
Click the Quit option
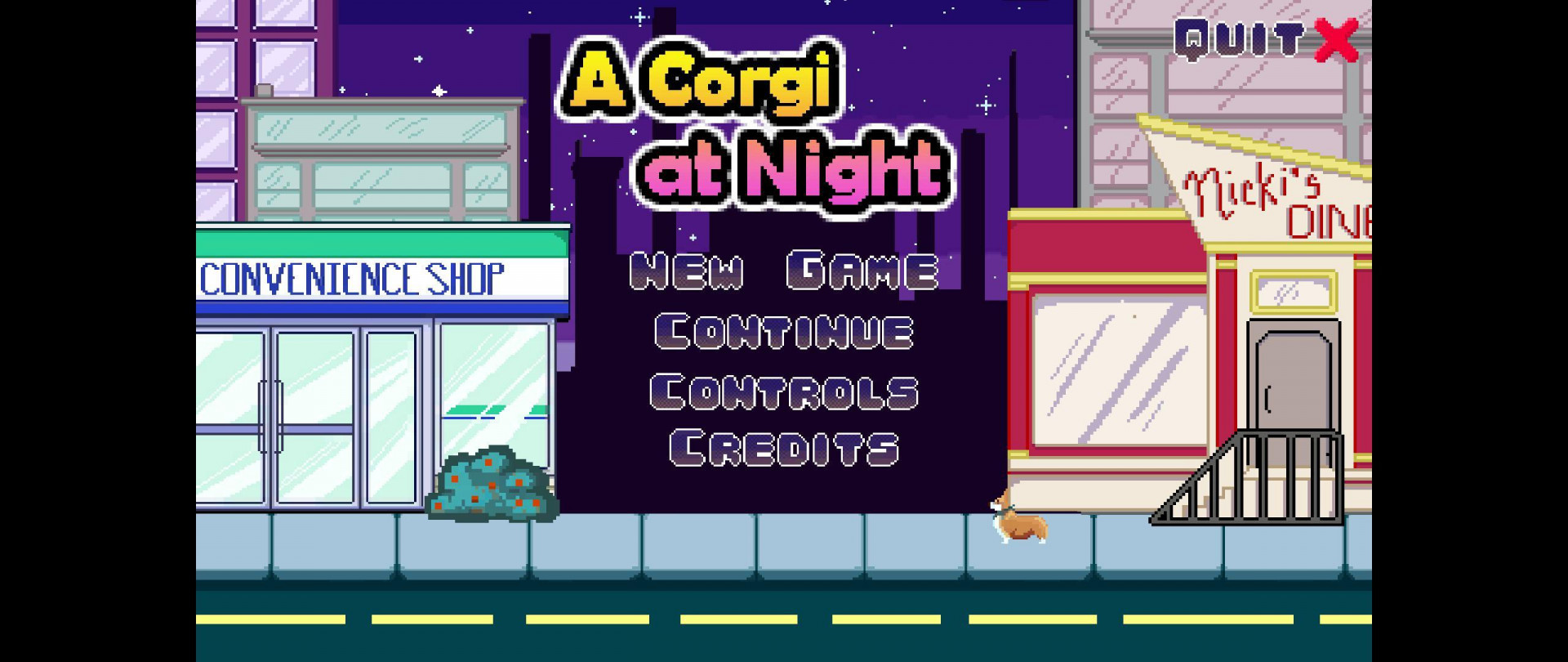1241,37
